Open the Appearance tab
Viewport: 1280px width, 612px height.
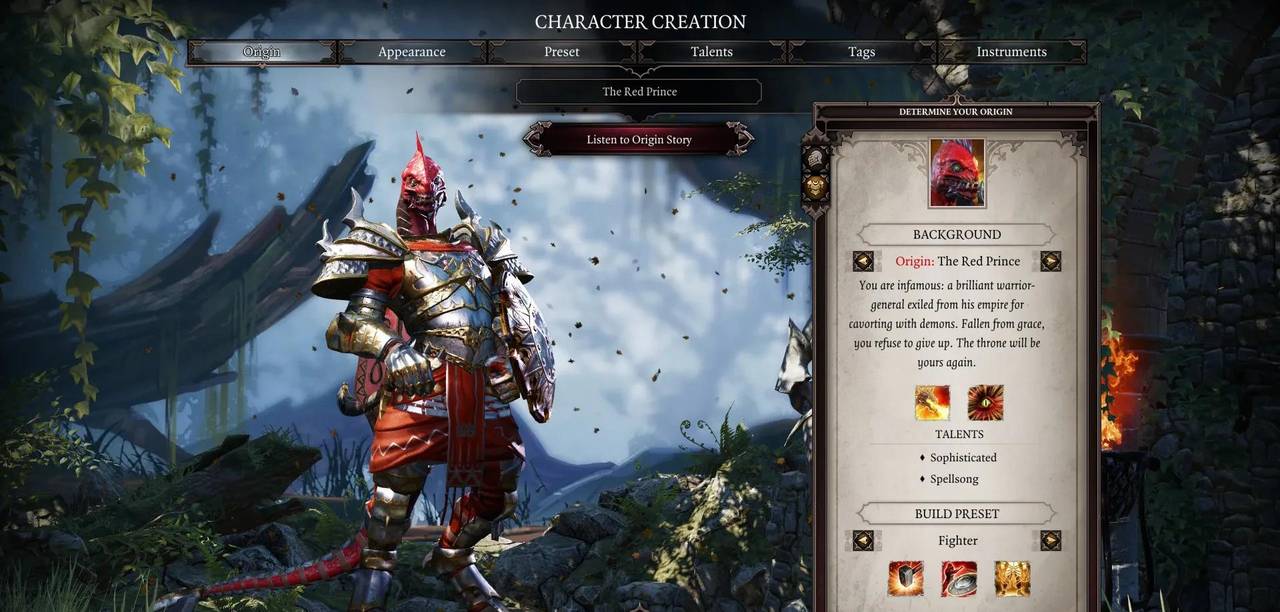[x=412, y=52]
